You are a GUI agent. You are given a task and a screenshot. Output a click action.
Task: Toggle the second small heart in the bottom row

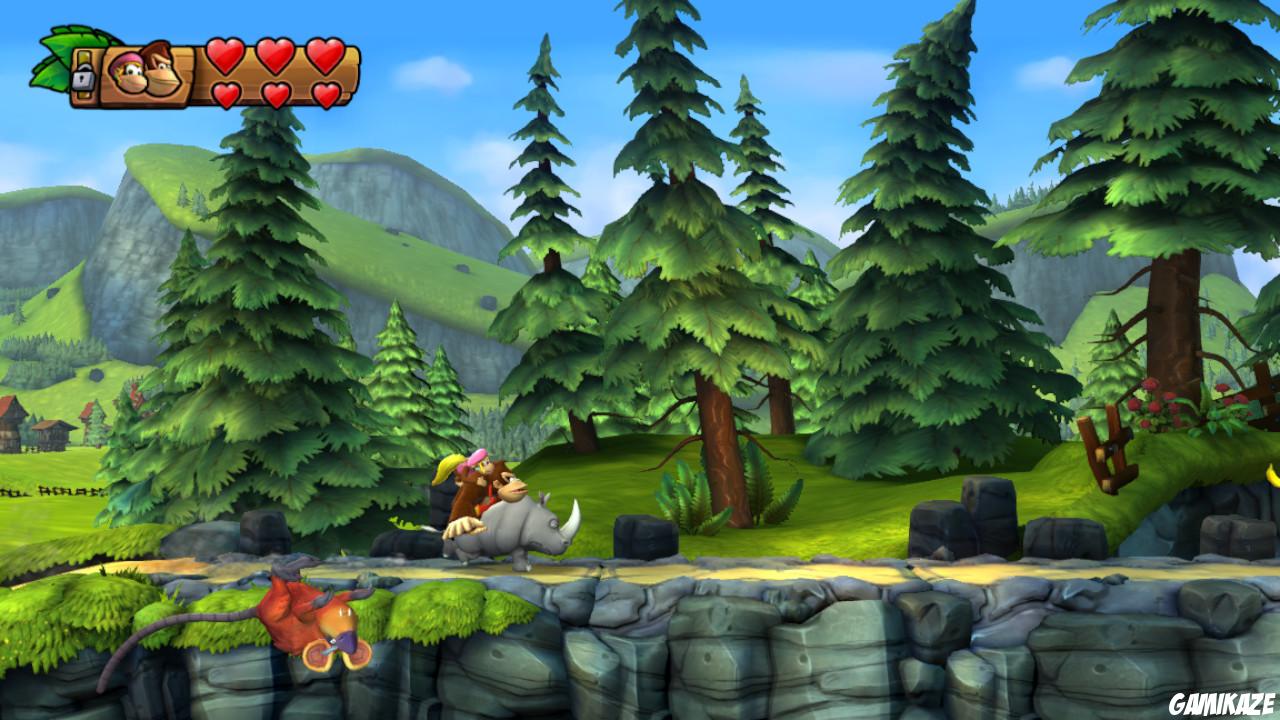coord(276,92)
